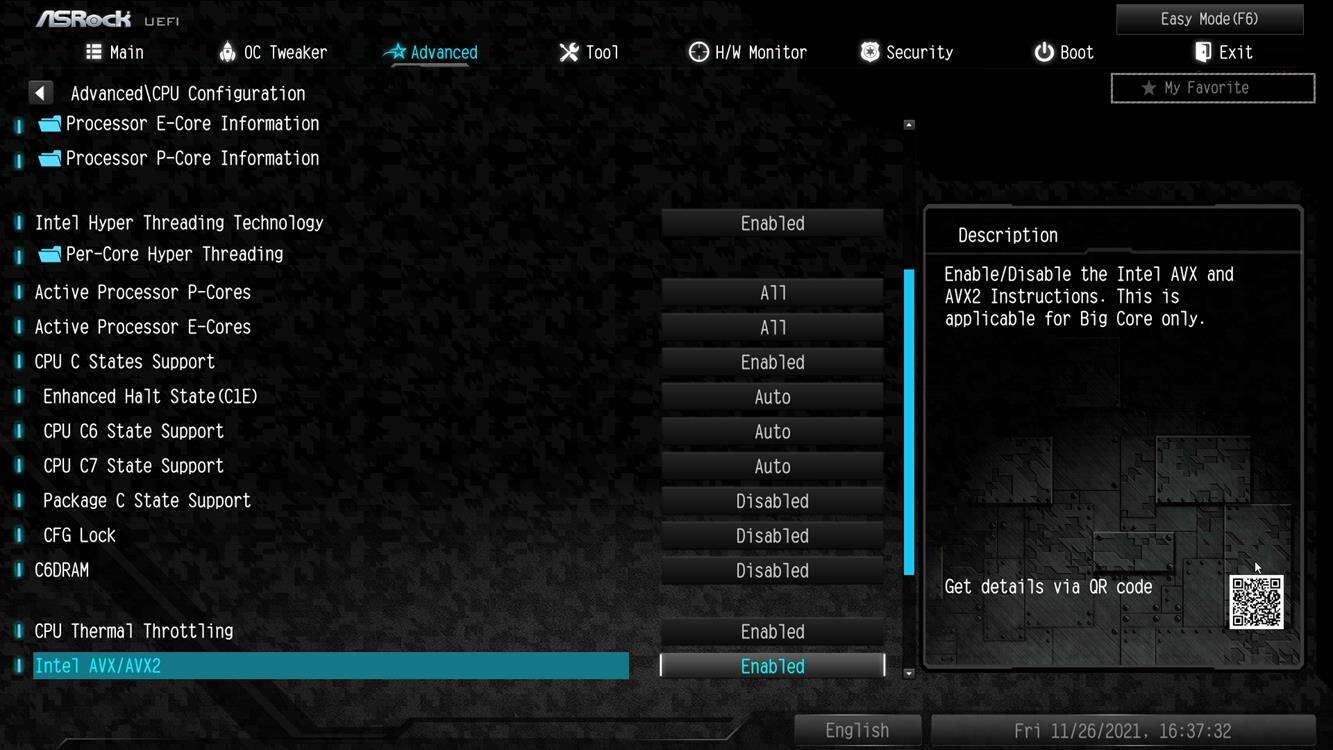Open My Favorite settings
The image size is (1333, 750).
pyautogui.click(x=1211, y=87)
